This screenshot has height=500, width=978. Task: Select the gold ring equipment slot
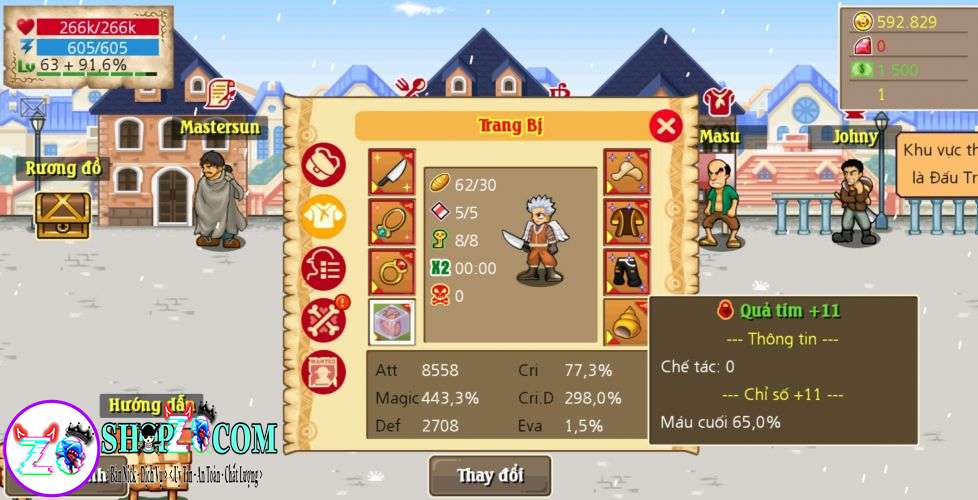point(391,271)
